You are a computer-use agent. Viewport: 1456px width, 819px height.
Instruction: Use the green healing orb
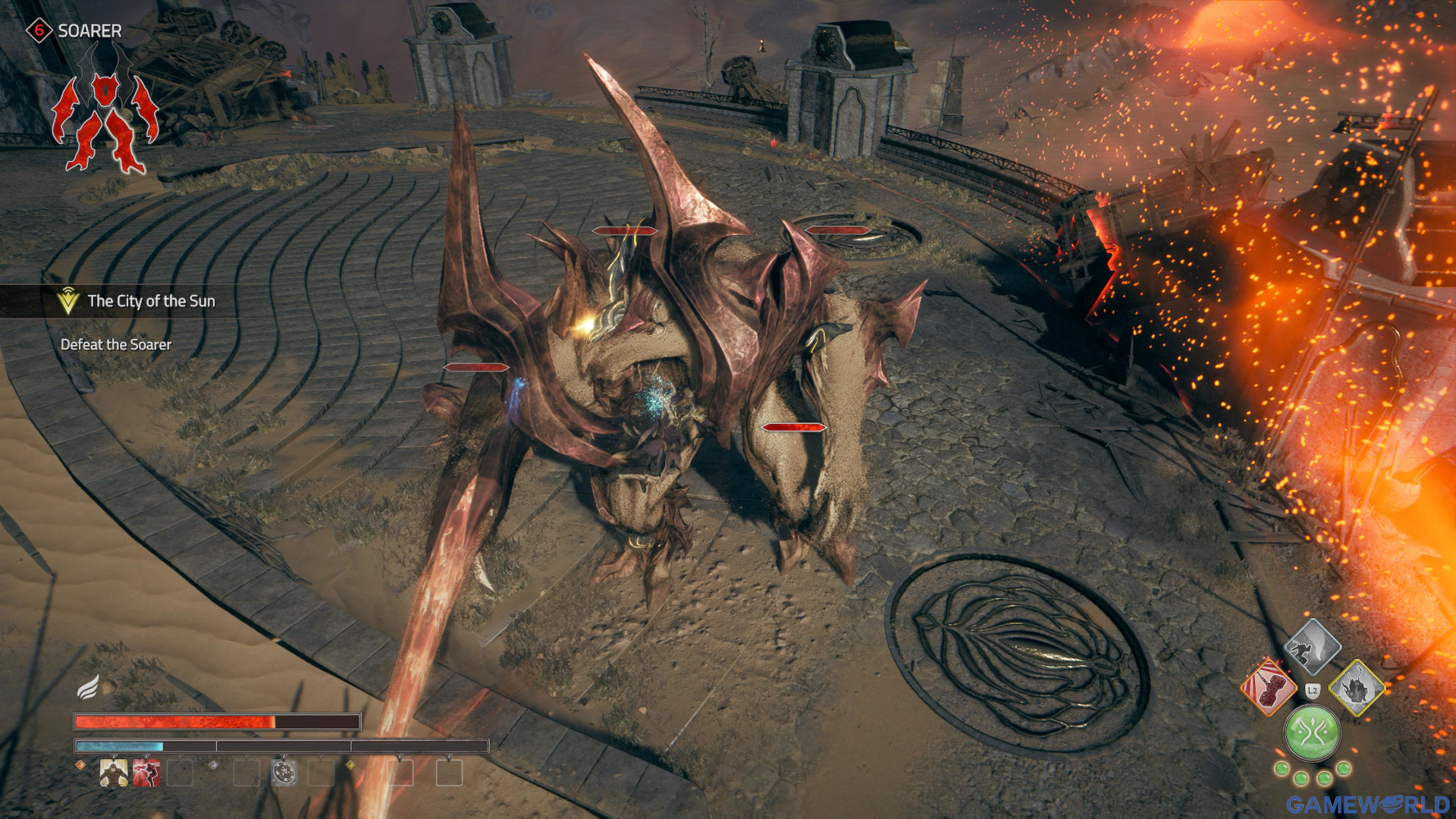tap(1312, 733)
